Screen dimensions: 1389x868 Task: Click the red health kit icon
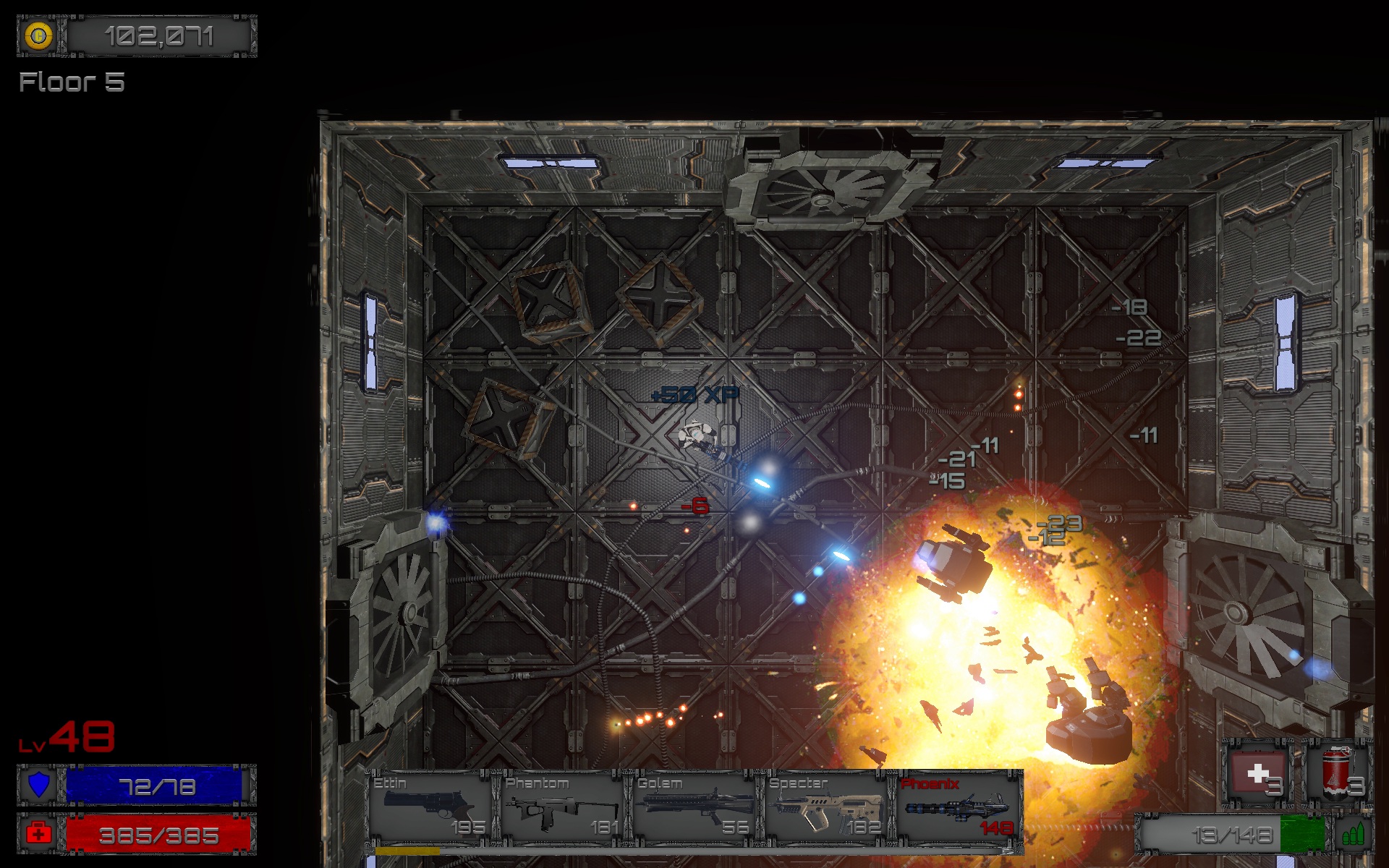pos(39,833)
